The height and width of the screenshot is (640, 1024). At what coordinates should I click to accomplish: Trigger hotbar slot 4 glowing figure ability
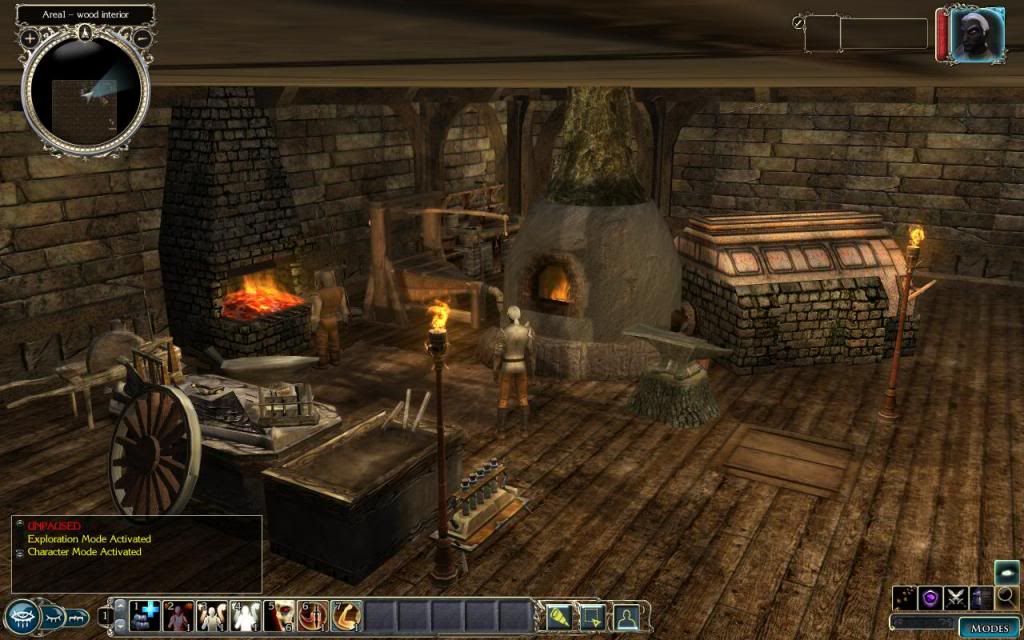[x=245, y=615]
